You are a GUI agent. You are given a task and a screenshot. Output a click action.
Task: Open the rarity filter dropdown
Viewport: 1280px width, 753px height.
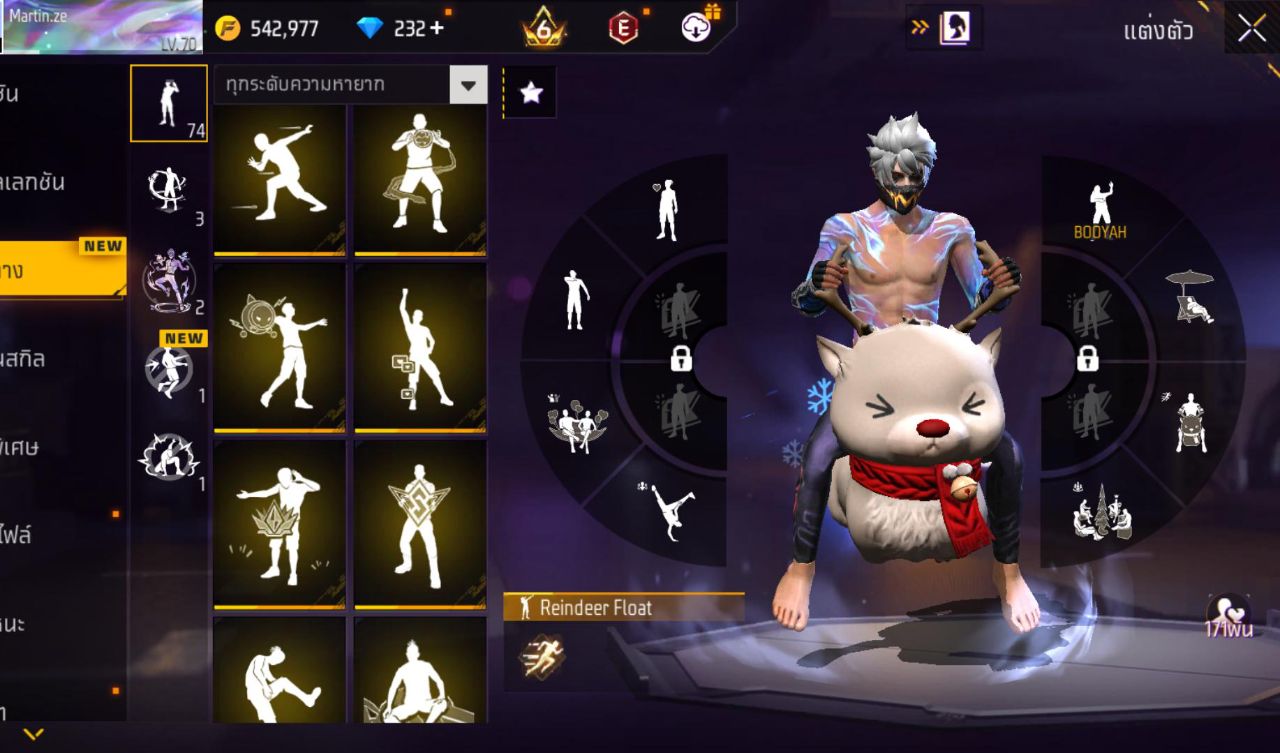[468, 86]
